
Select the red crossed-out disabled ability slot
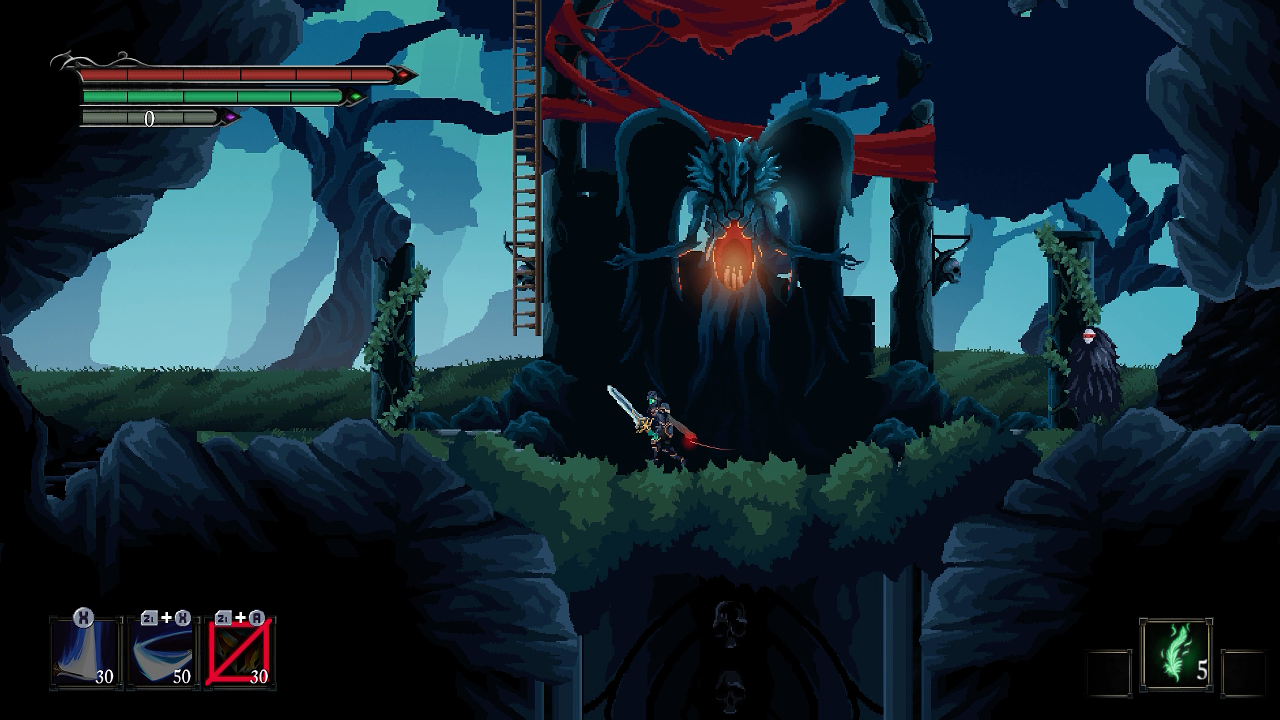pyautogui.click(x=241, y=652)
